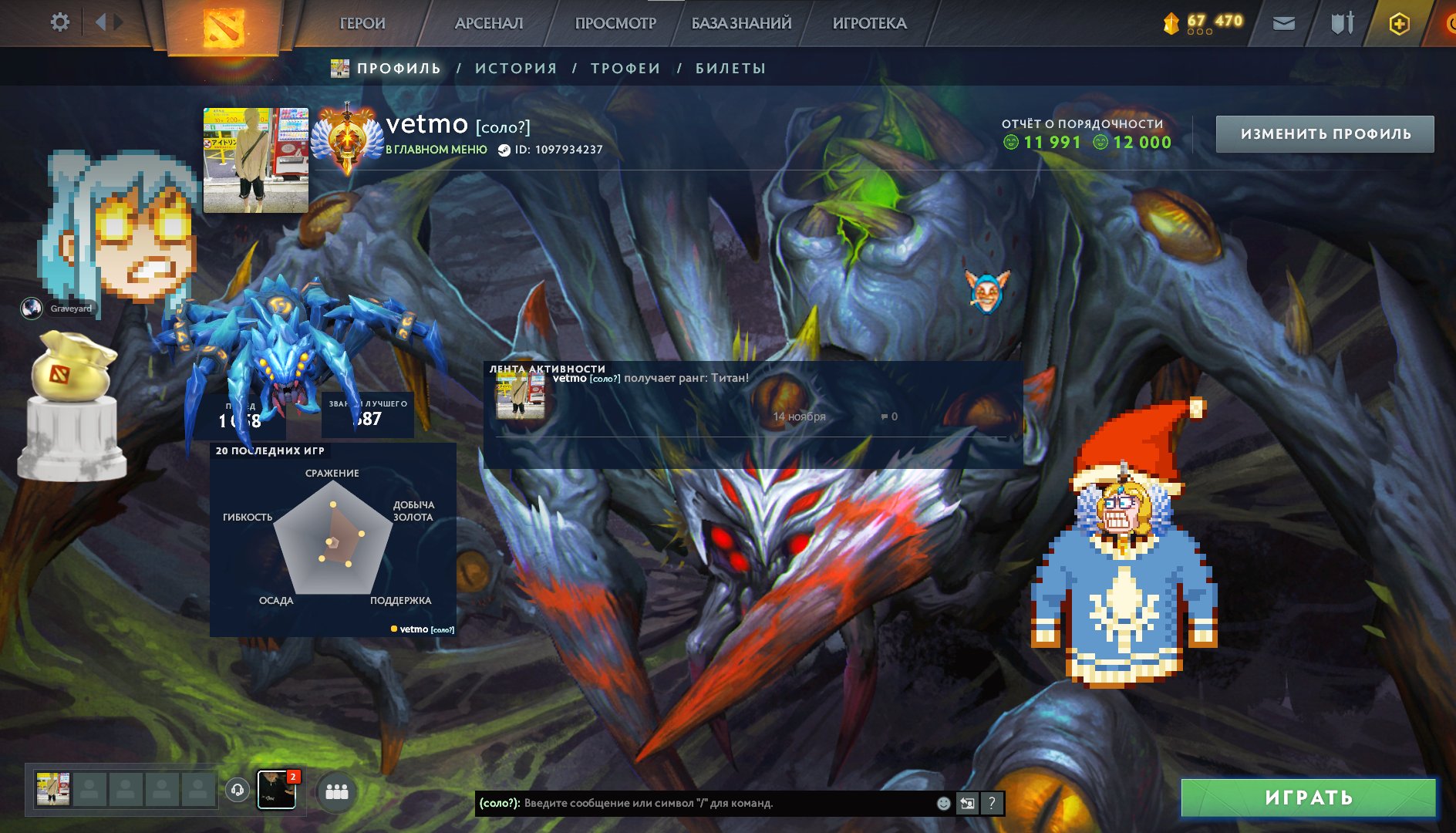Open the ТРОФЕИ tab
This screenshot has width=1456, height=833.
(625, 68)
